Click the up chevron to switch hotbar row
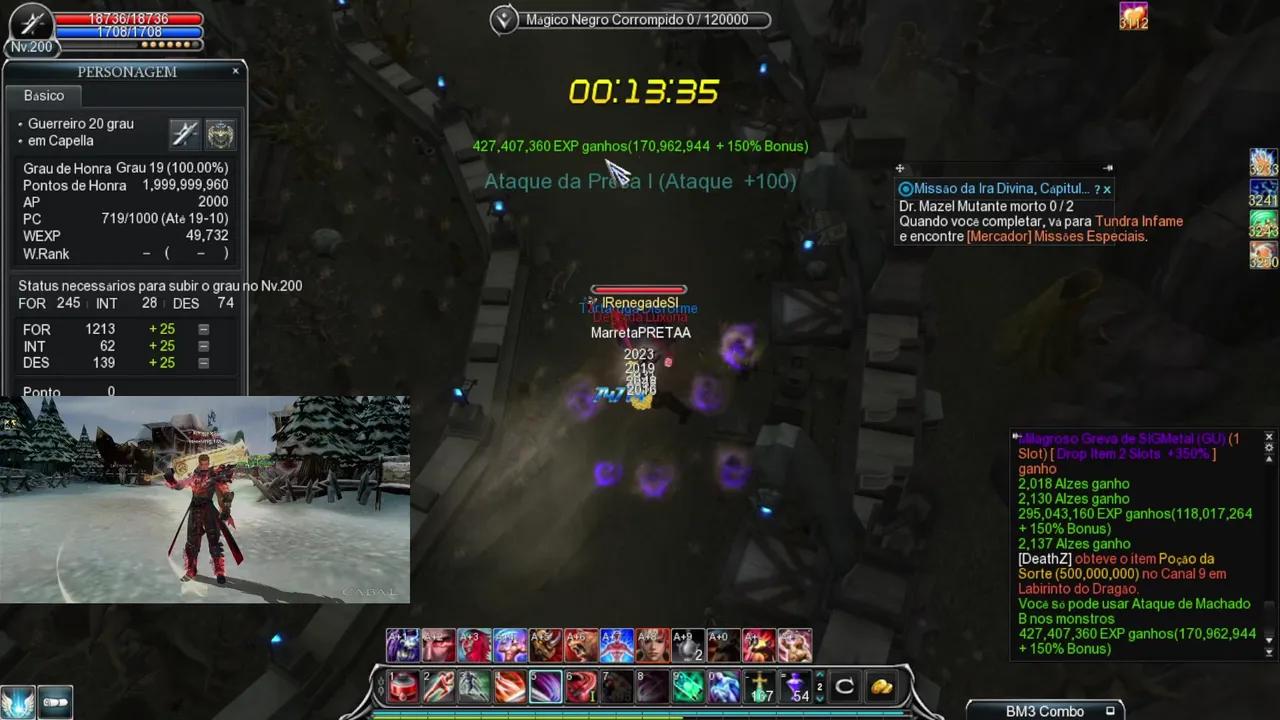Image resolution: width=1280 pixels, height=720 pixels. 819,677
